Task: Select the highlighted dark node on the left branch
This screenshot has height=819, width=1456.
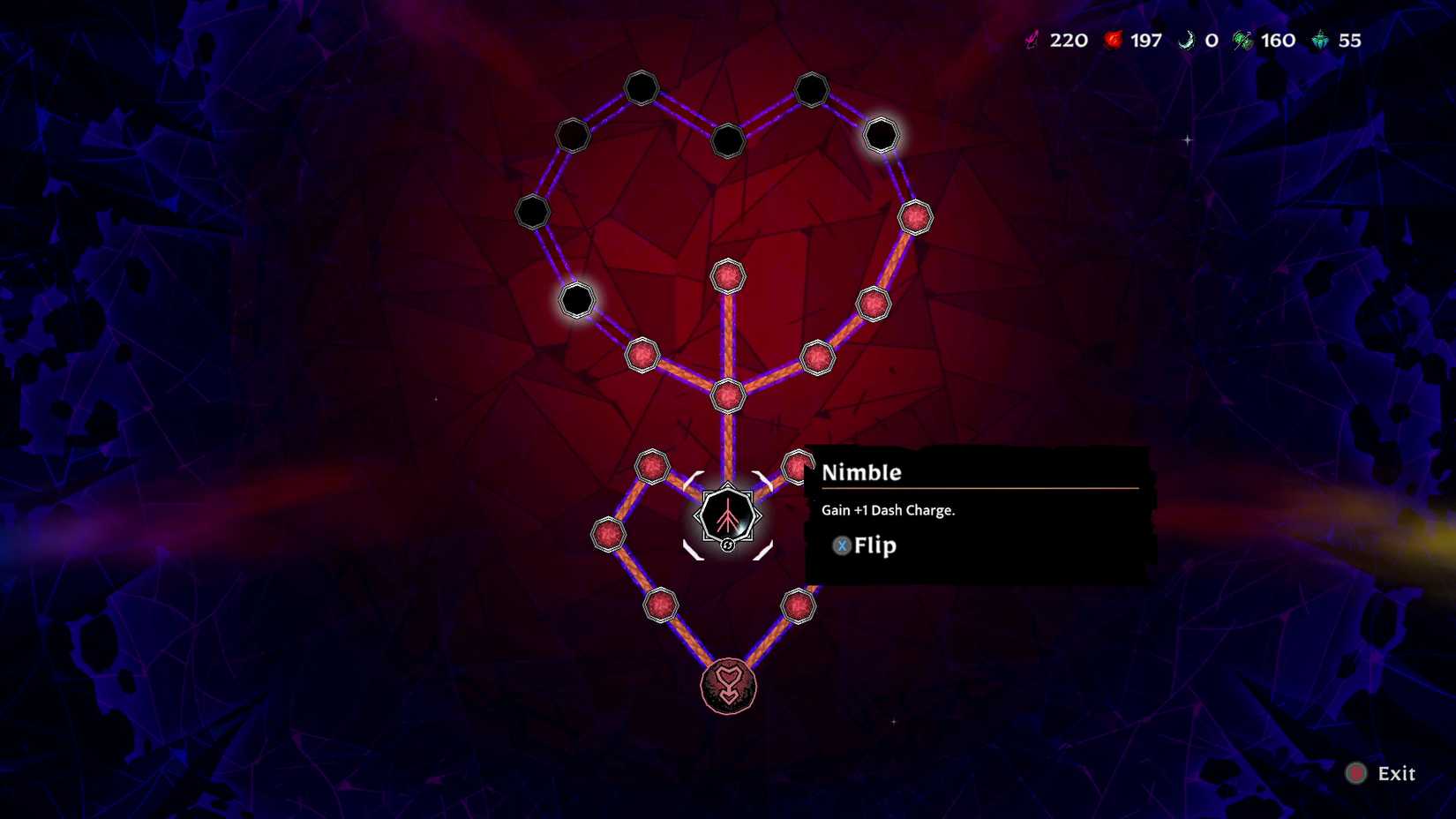Action: pyautogui.click(x=578, y=302)
